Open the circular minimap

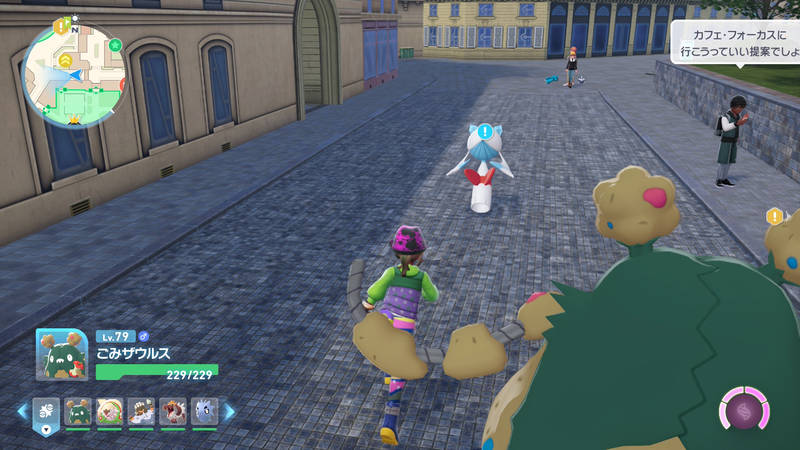[74, 76]
